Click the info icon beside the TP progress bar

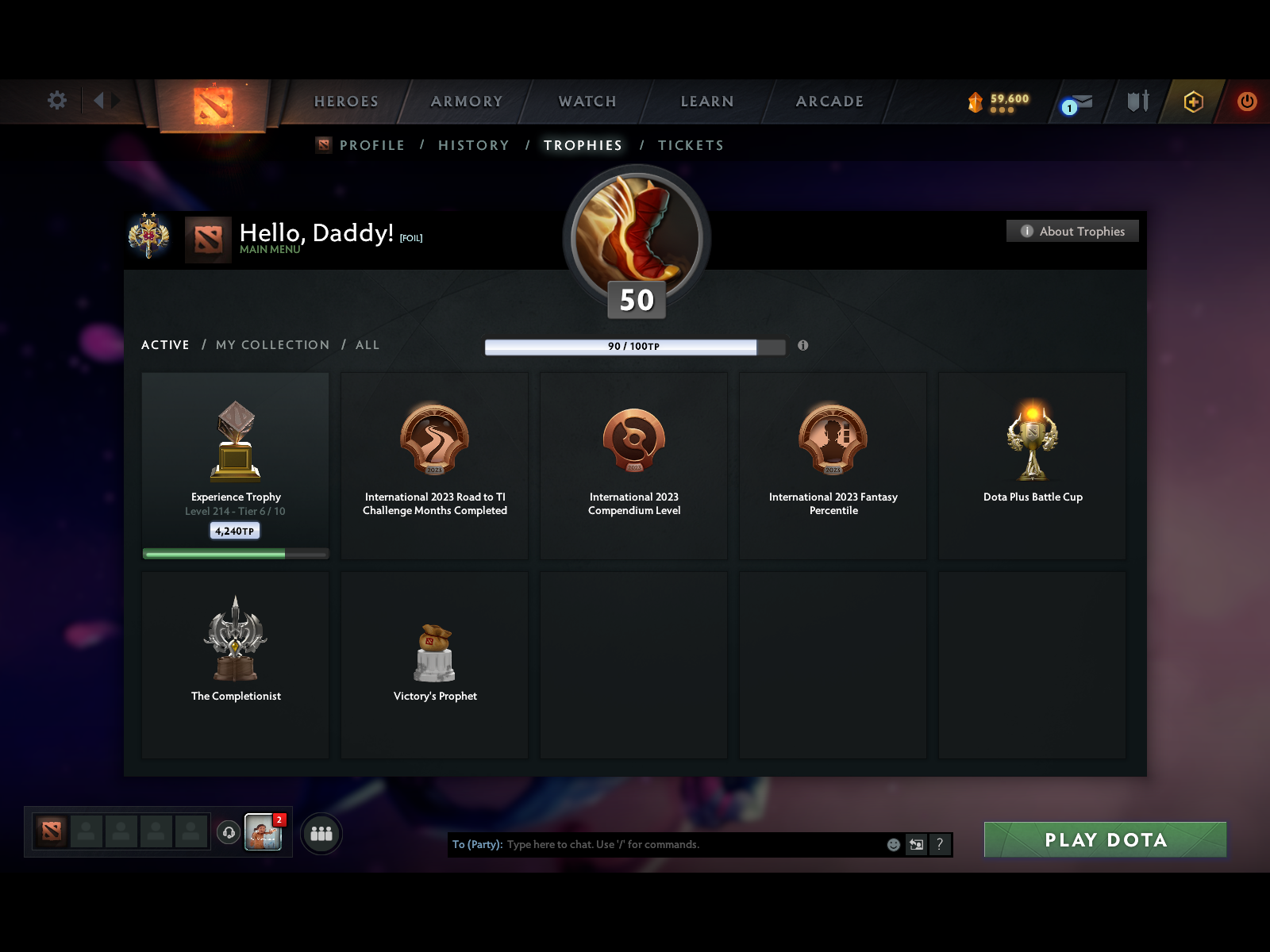pyautogui.click(x=802, y=346)
